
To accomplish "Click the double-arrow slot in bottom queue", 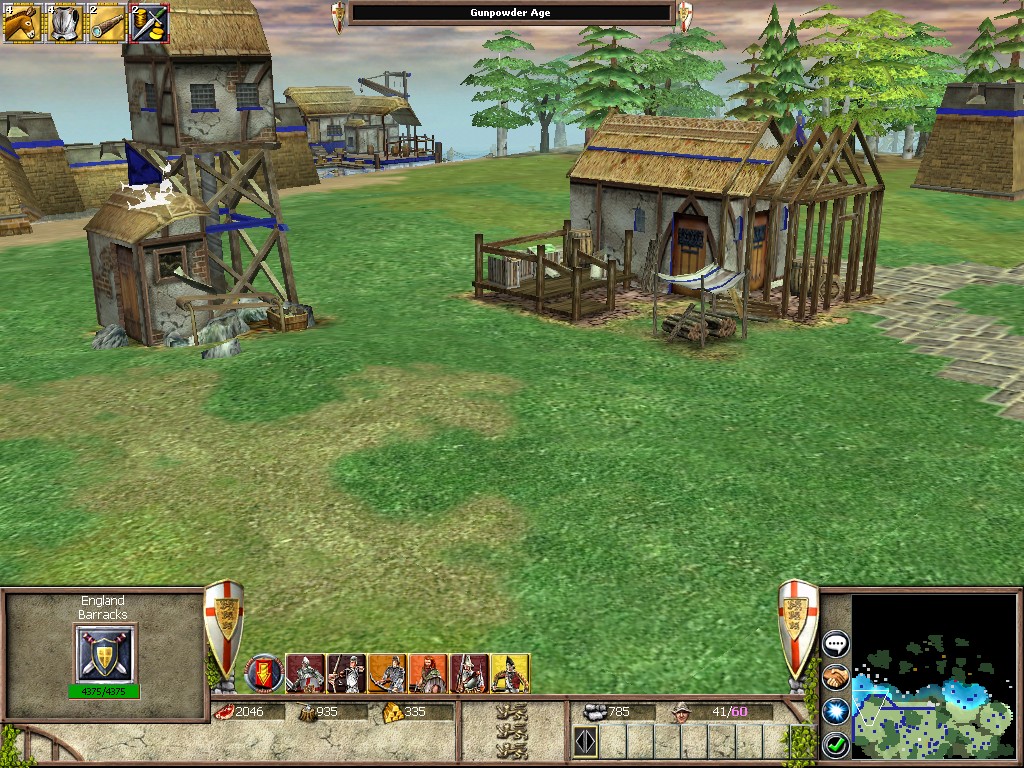I will [585, 742].
